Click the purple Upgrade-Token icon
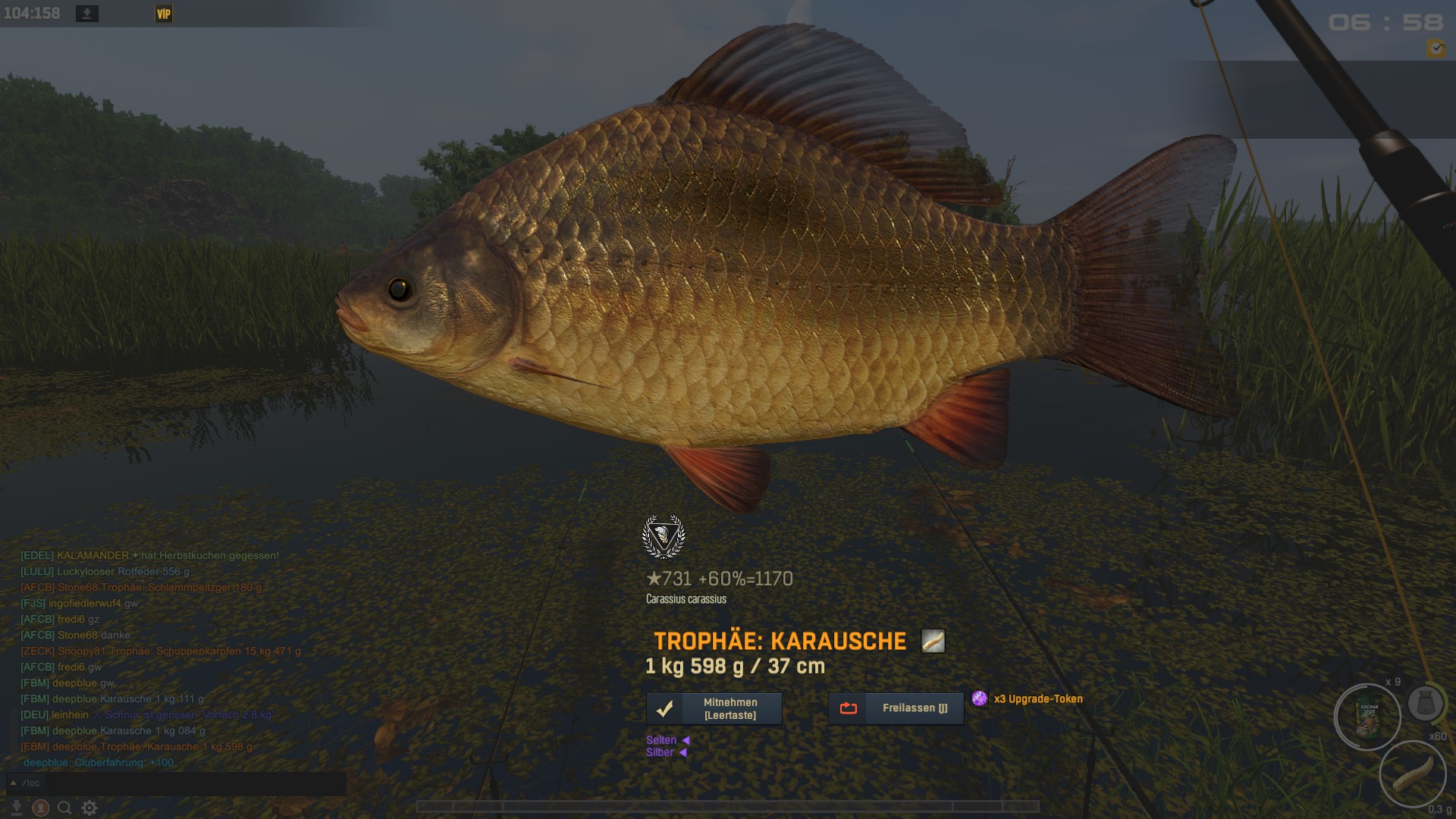 [x=980, y=698]
